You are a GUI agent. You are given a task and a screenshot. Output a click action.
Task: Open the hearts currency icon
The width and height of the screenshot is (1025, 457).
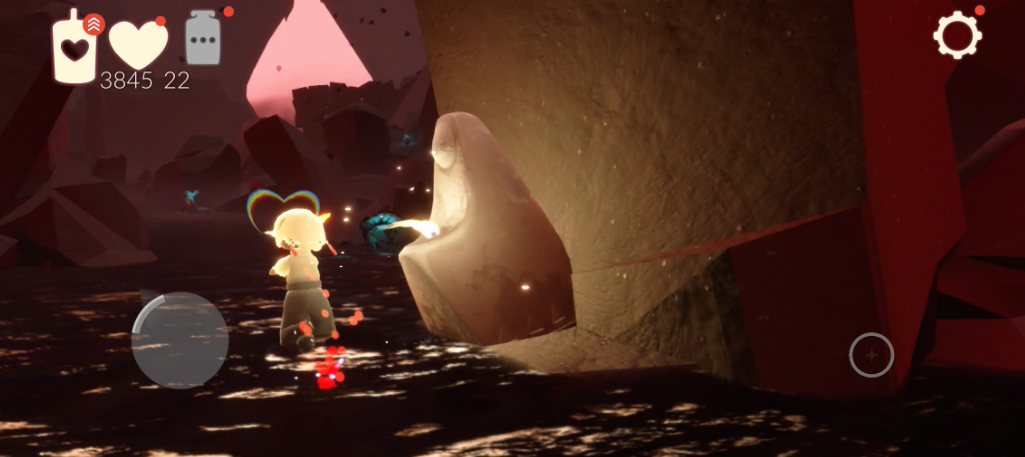point(138,44)
